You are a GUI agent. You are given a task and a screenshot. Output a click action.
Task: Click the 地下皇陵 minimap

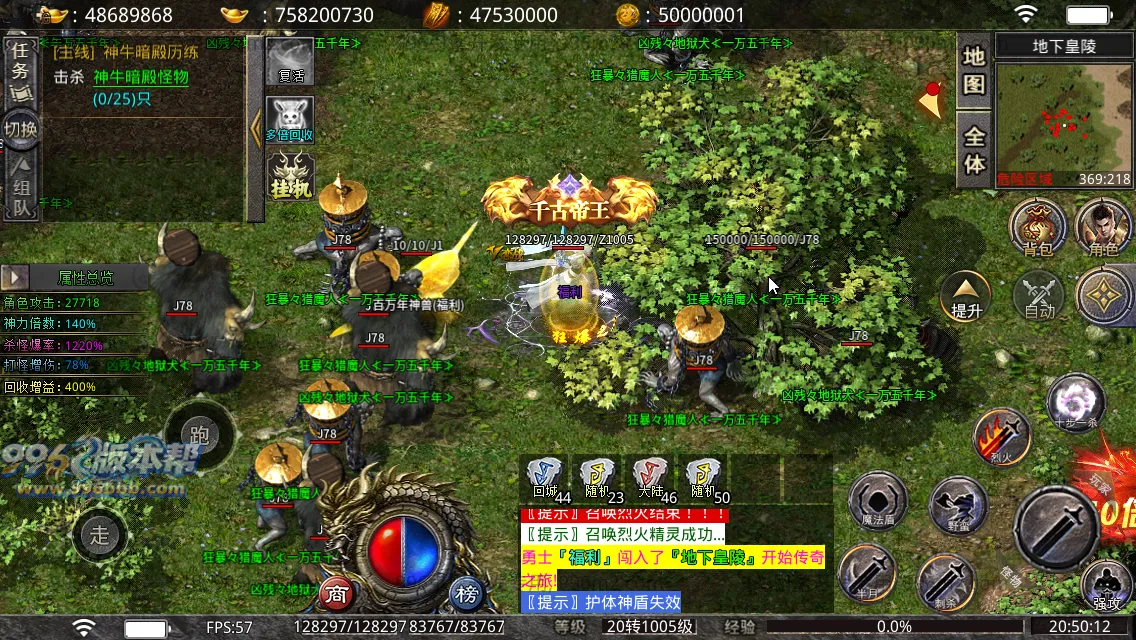click(1064, 124)
